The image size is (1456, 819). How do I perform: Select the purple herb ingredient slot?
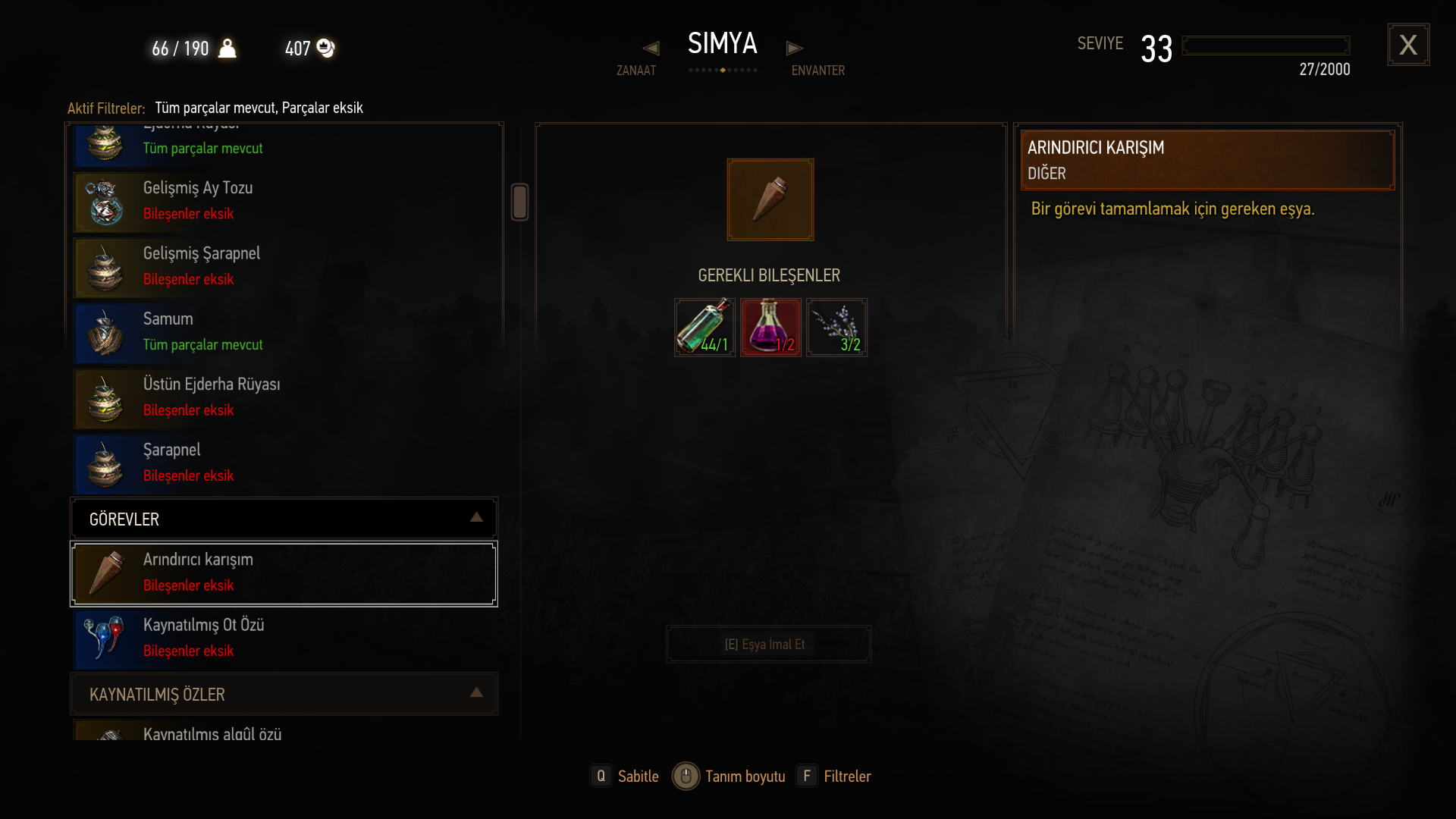[x=836, y=328]
